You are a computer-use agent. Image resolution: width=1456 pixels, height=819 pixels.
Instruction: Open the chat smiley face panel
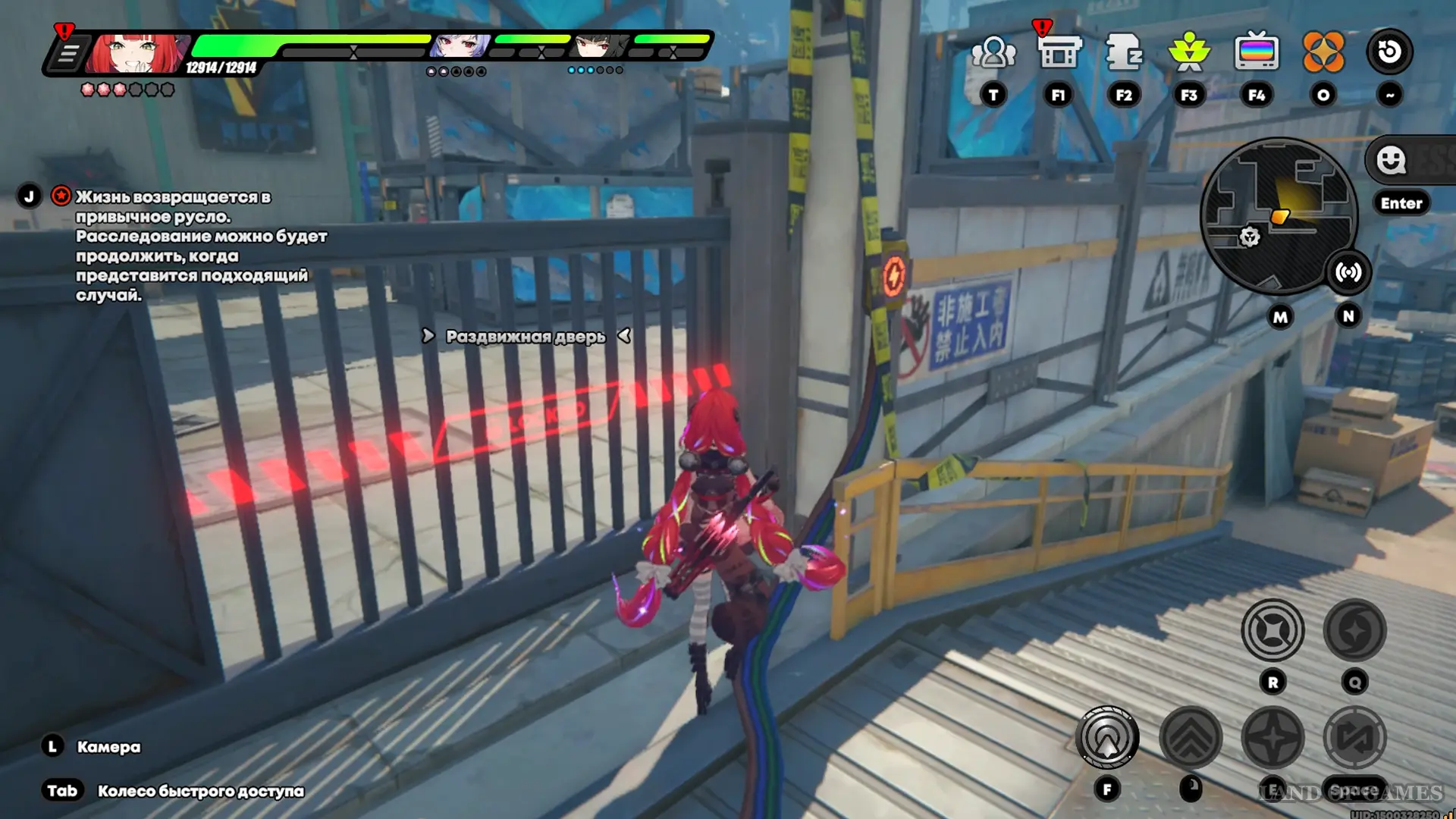[1391, 160]
